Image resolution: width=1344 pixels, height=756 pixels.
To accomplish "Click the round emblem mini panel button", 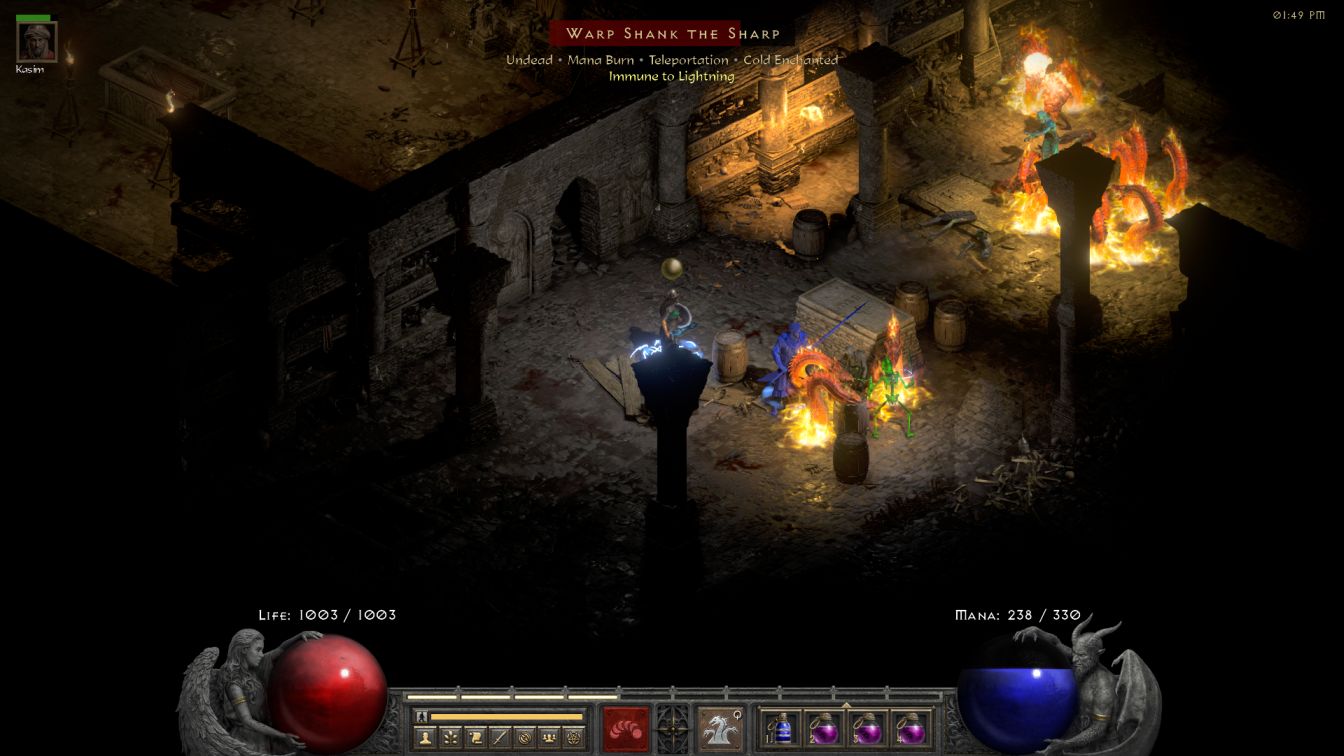I will (524, 738).
